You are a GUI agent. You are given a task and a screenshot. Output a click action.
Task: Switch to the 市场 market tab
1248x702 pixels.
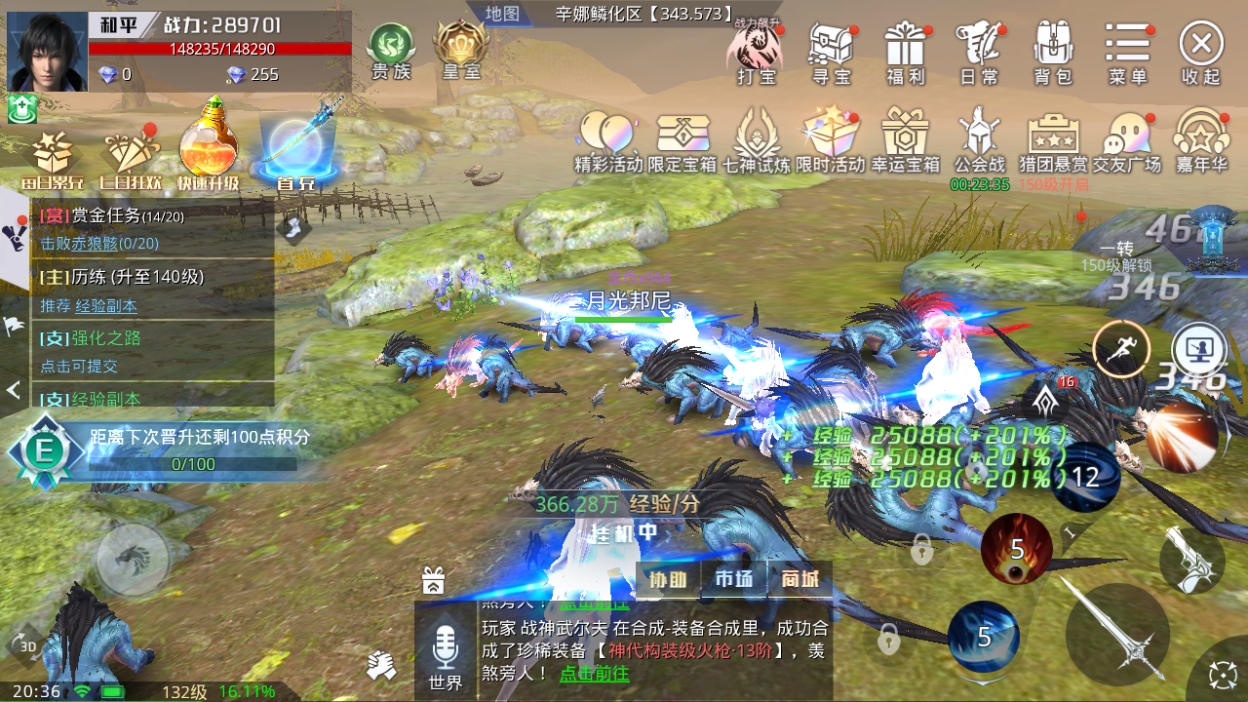(x=734, y=580)
